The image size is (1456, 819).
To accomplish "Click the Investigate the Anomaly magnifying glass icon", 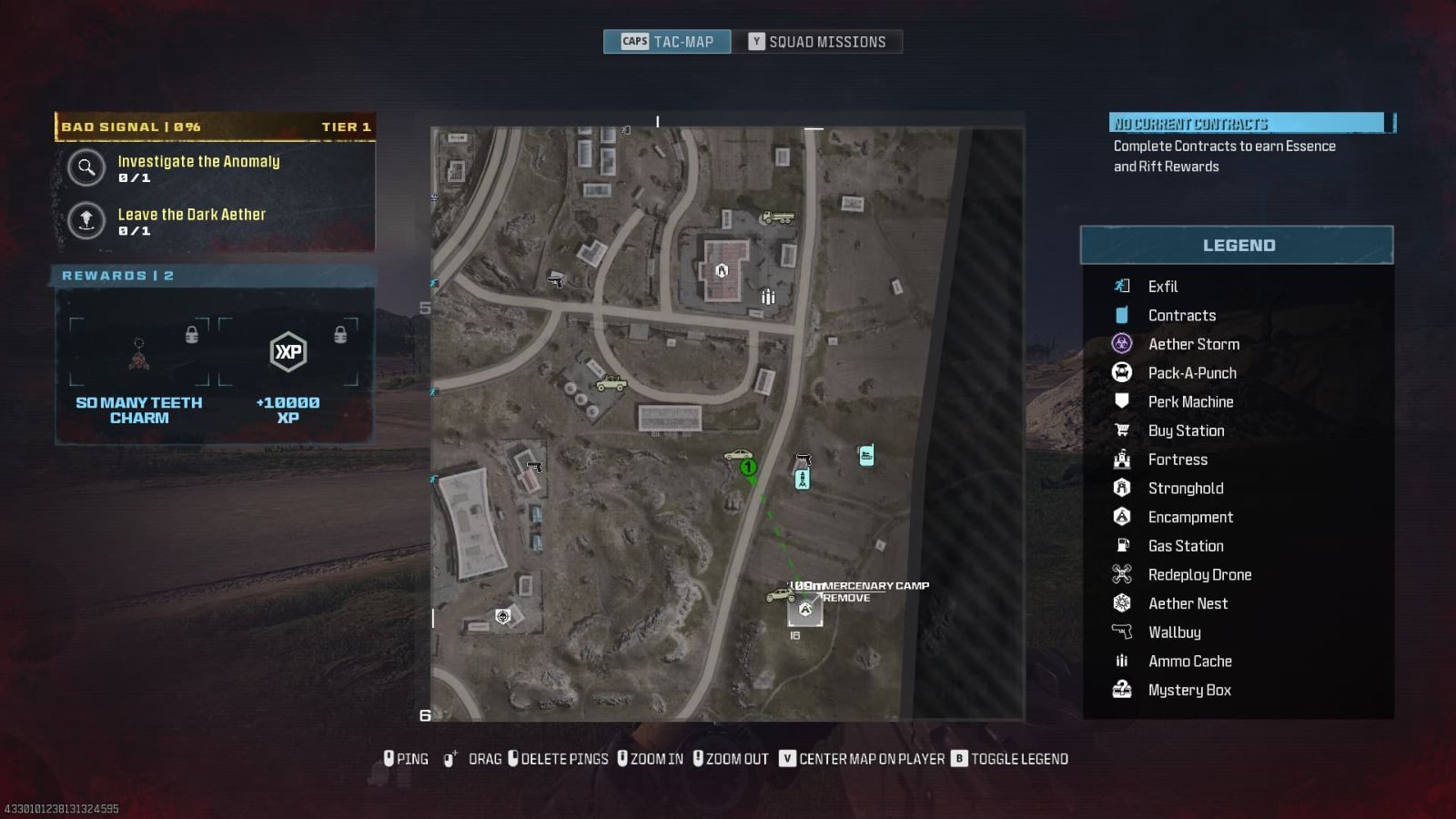I will (x=86, y=168).
